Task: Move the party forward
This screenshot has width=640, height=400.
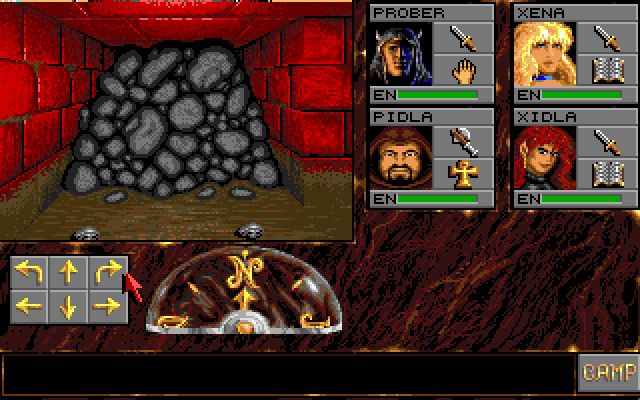Action: tap(68, 272)
